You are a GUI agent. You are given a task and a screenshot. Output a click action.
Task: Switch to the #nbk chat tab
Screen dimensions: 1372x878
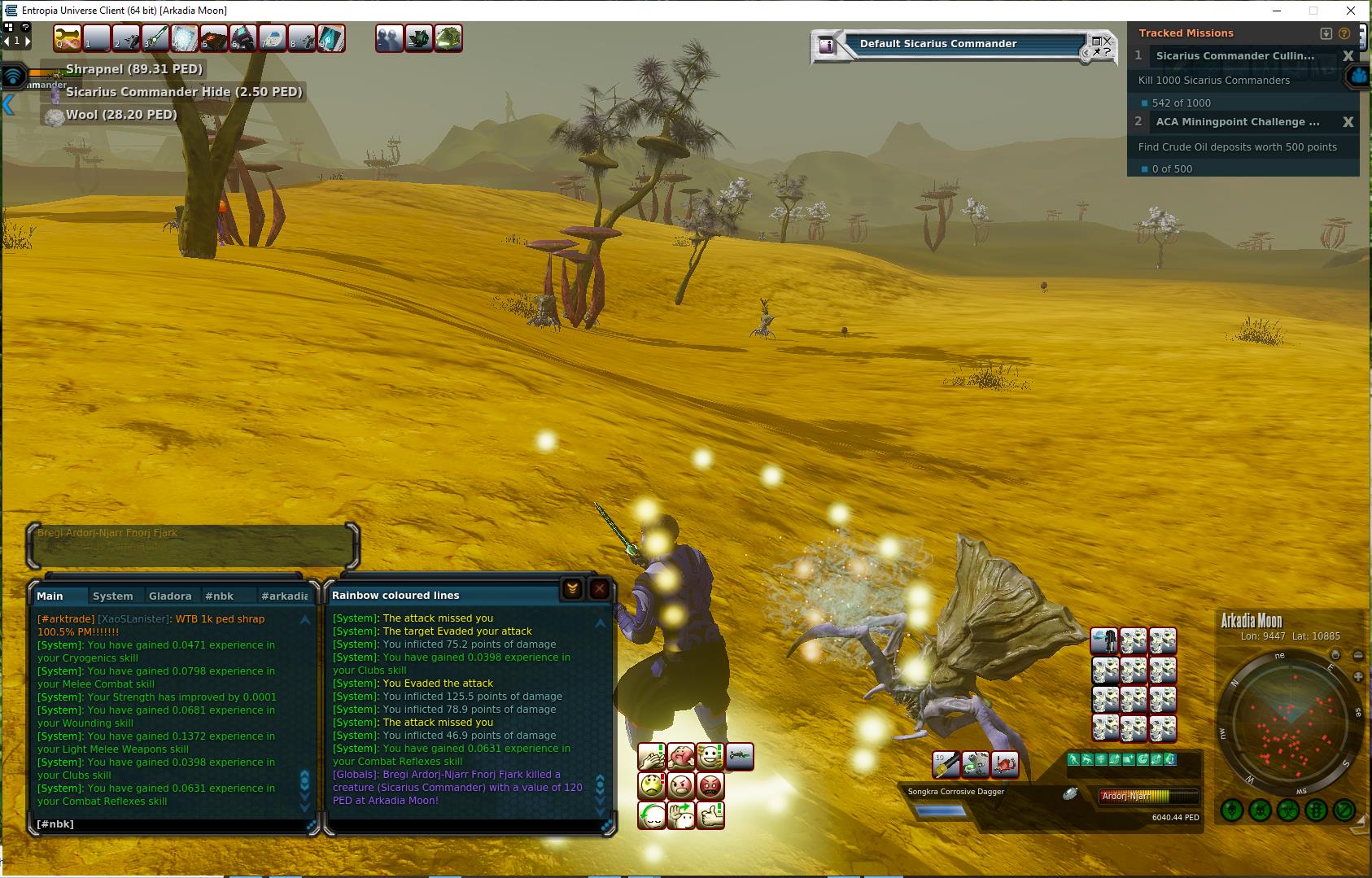(x=220, y=596)
